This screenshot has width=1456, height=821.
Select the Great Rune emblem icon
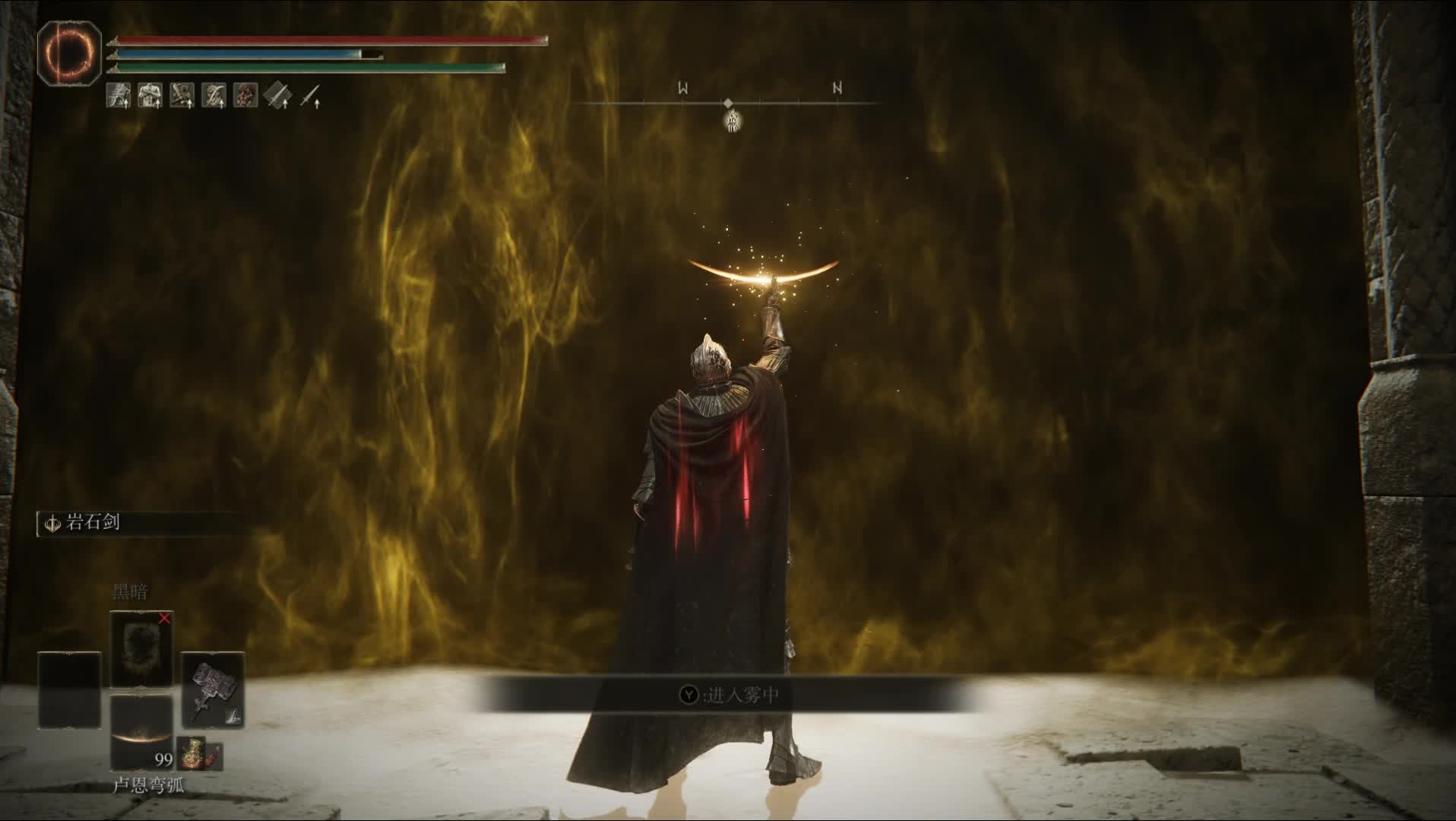click(x=69, y=51)
